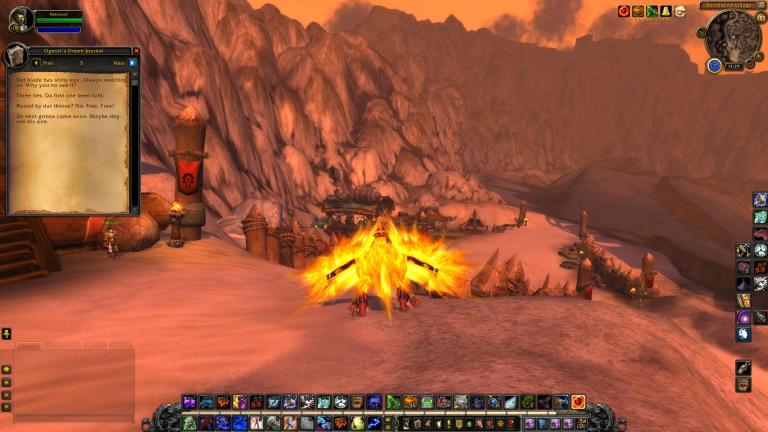Activate the green arrow ability on the action bar

pyautogui.click(x=393, y=402)
